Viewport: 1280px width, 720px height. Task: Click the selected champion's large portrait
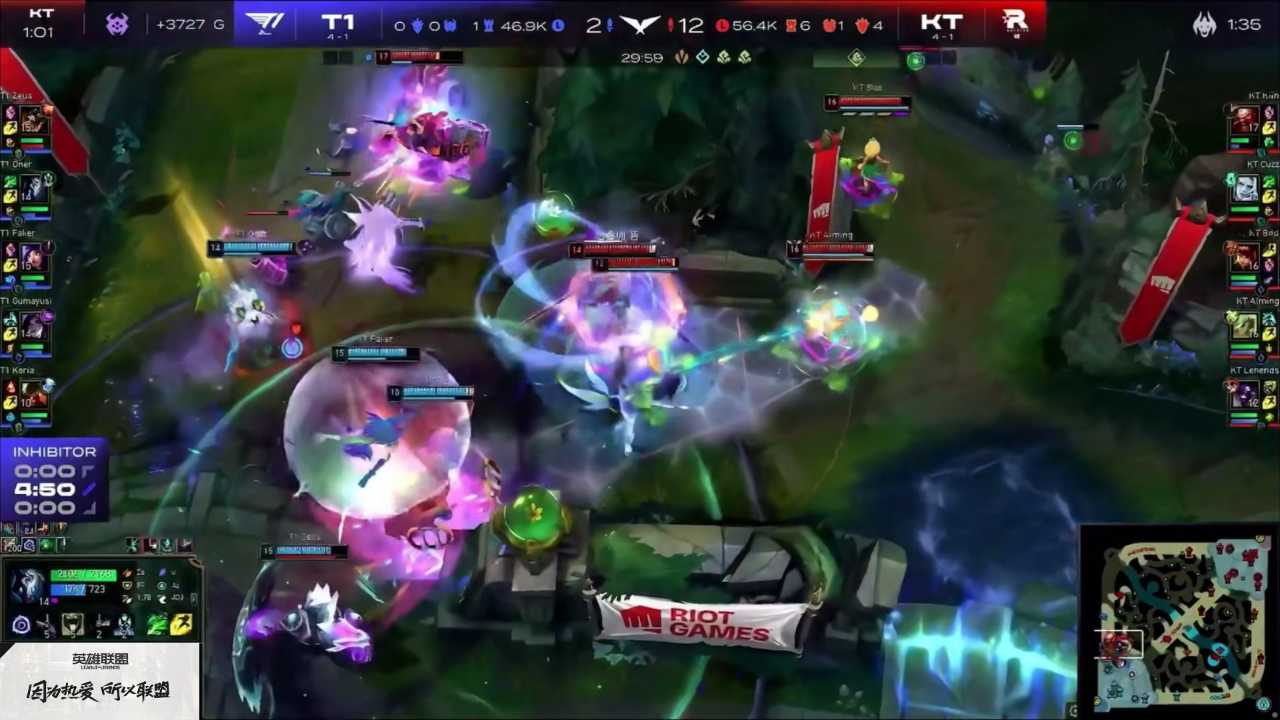pos(26,586)
